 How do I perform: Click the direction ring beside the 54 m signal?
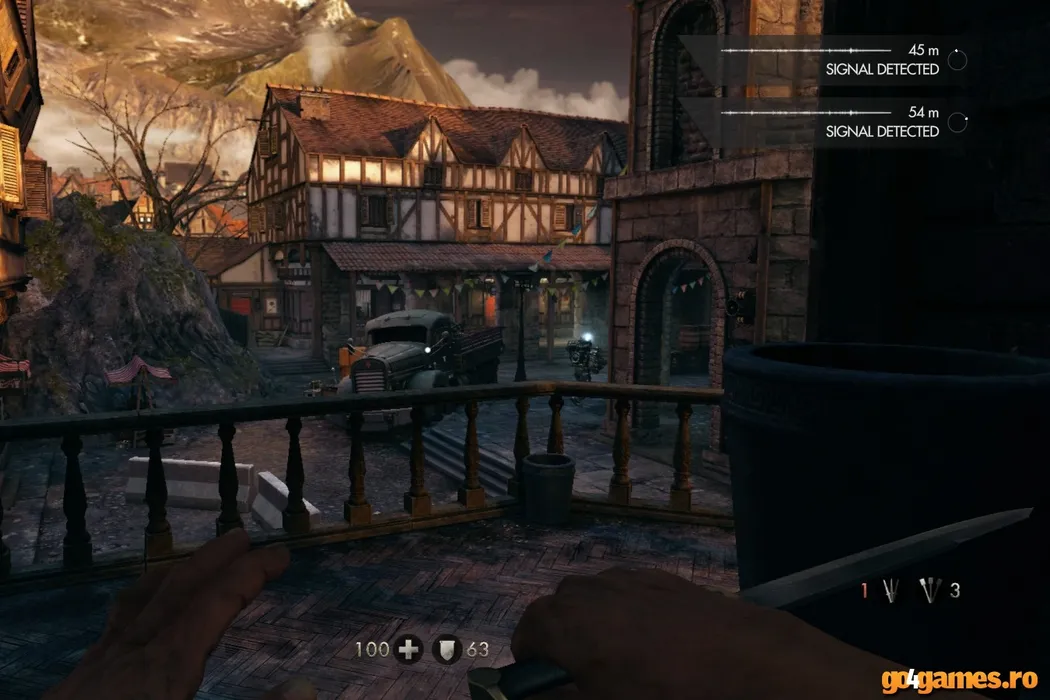(x=957, y=123)
